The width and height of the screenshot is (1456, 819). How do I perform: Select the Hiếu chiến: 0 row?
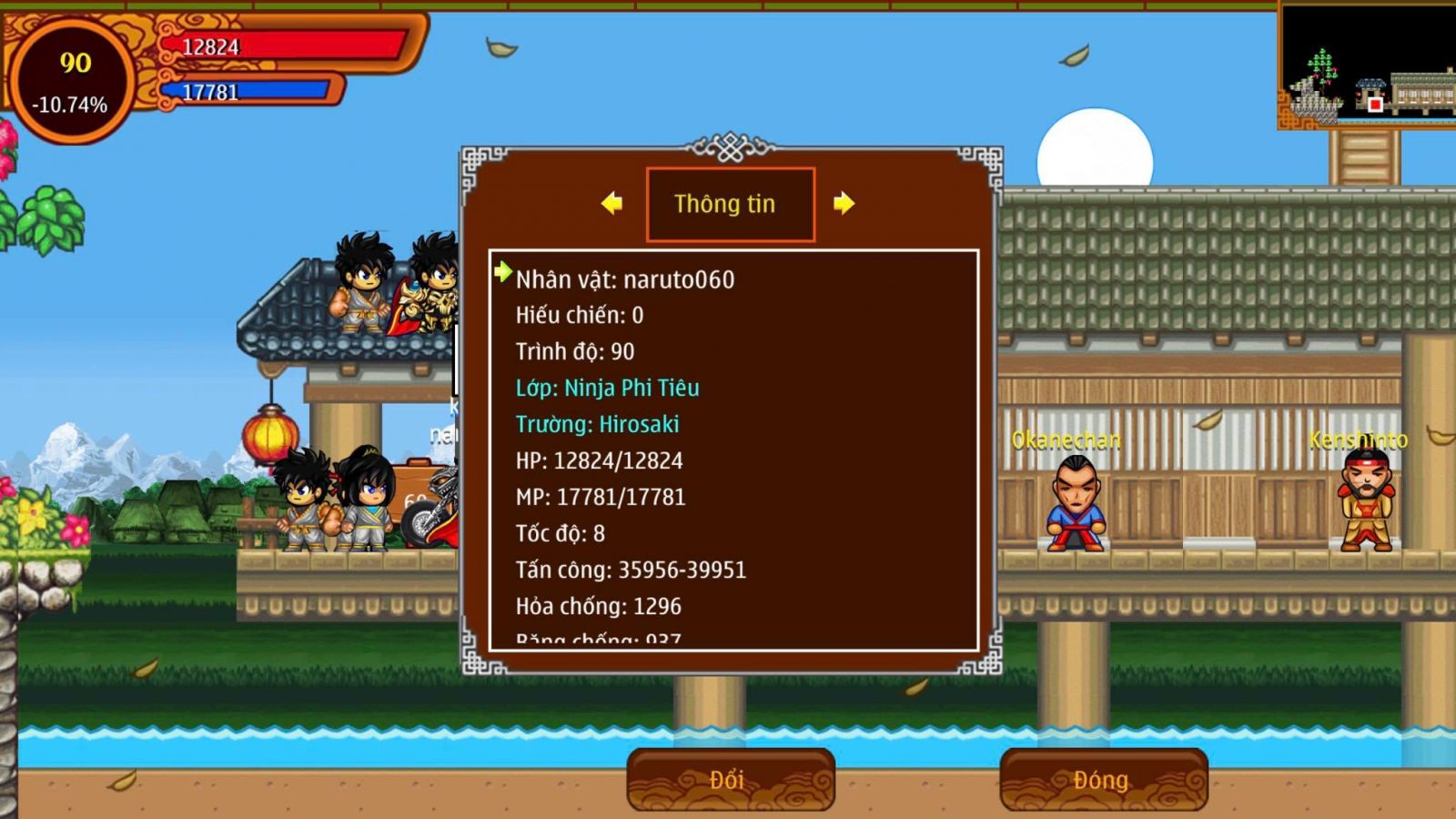coord(580,315)
